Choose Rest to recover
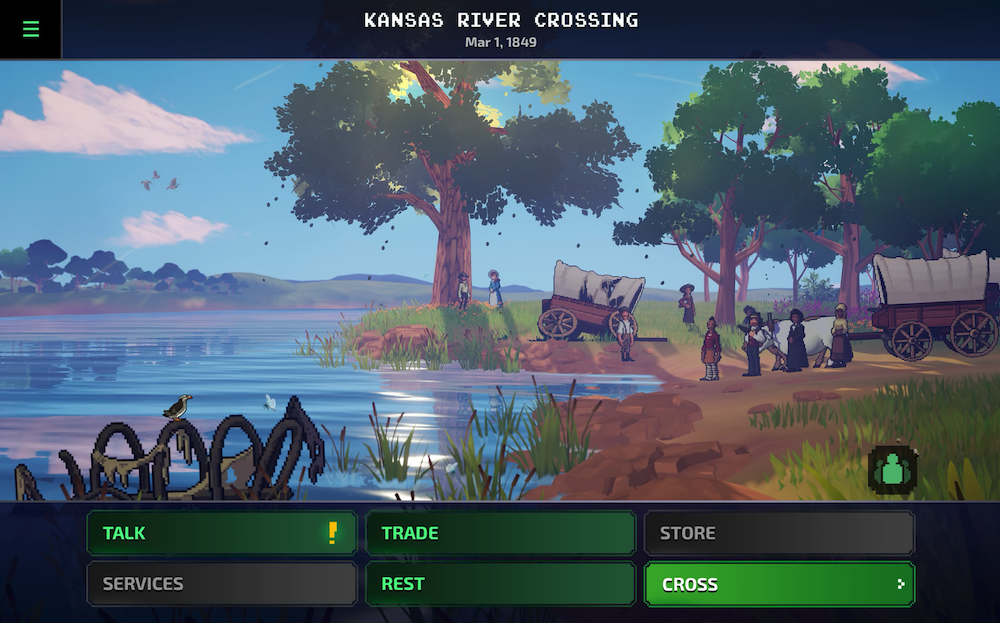The width and height of the screenshot is (1000, 623). (x=500, y=584)
